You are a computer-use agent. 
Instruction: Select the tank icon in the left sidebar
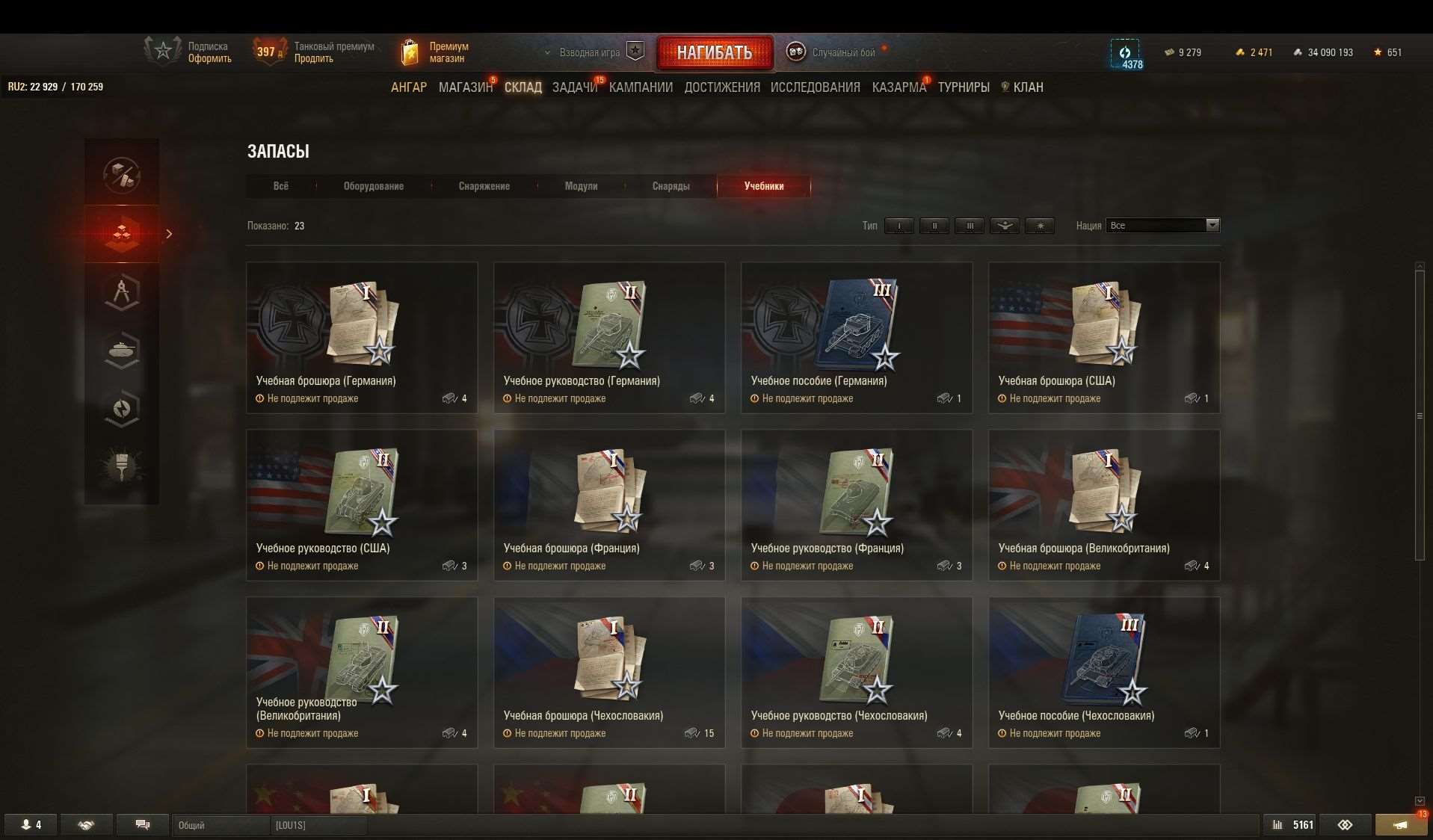(121, 350)
